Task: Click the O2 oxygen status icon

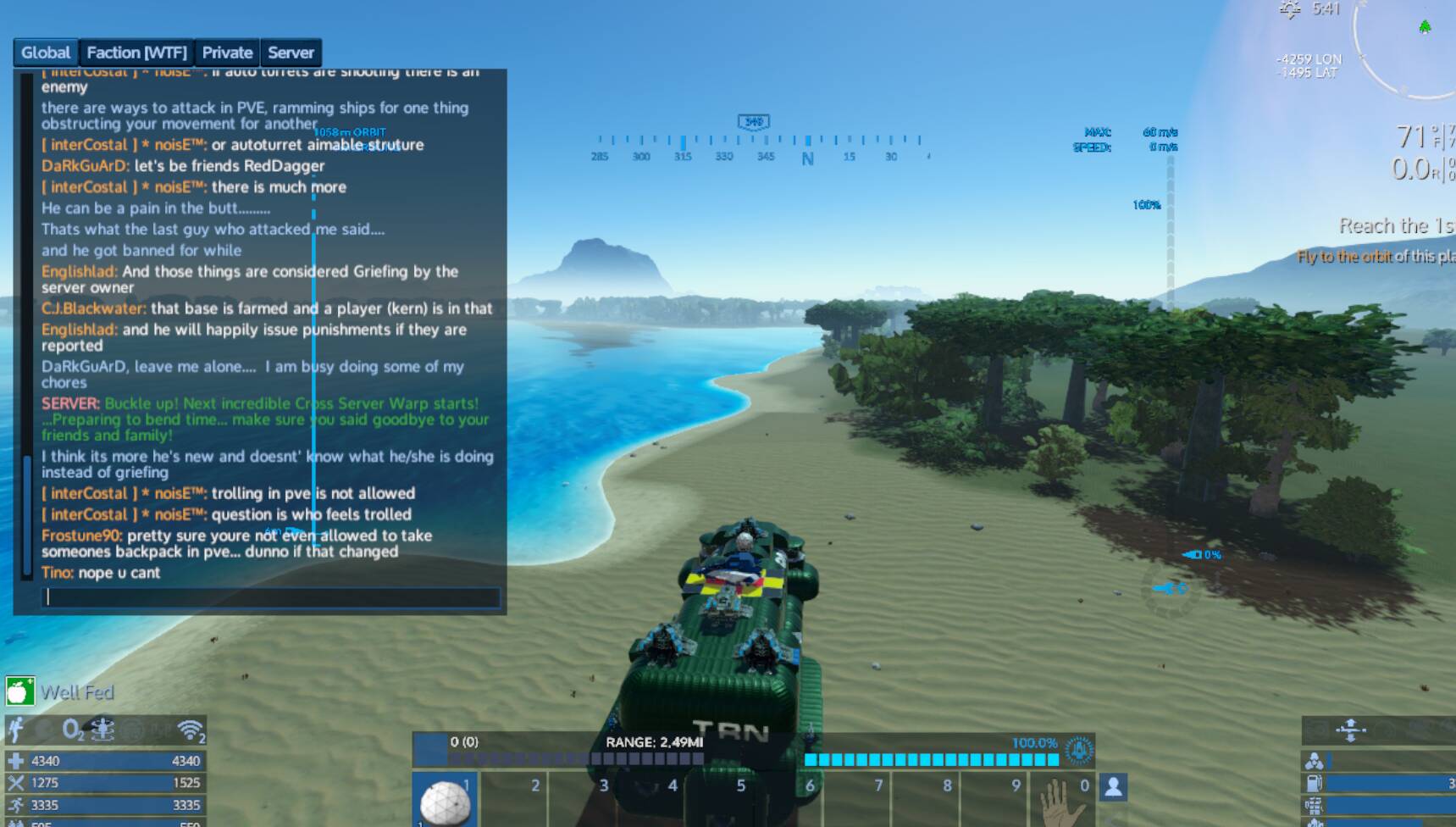Action: click(x=72, y=729)
